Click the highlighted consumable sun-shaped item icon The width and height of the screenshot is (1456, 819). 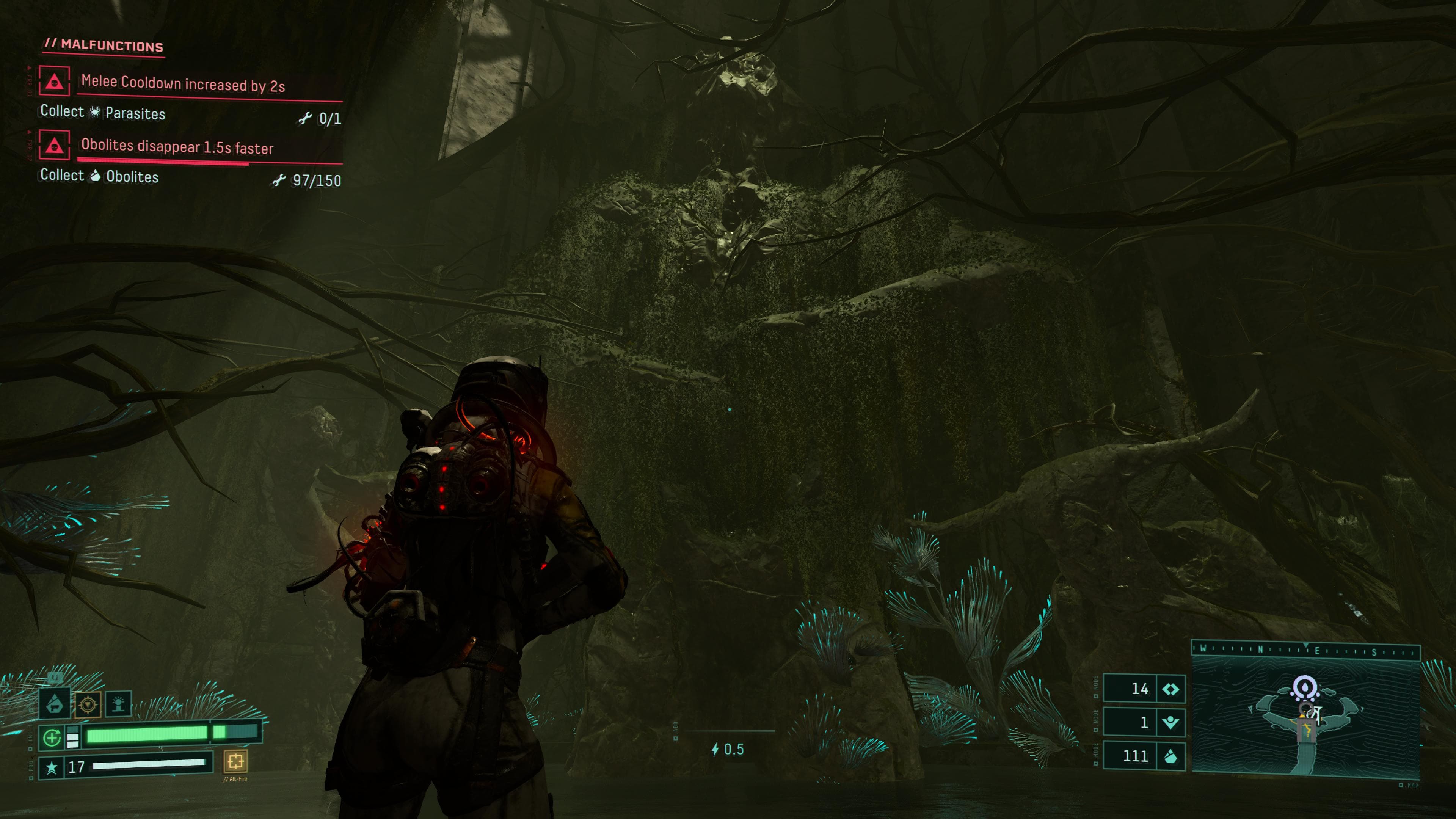coord(88,704)
